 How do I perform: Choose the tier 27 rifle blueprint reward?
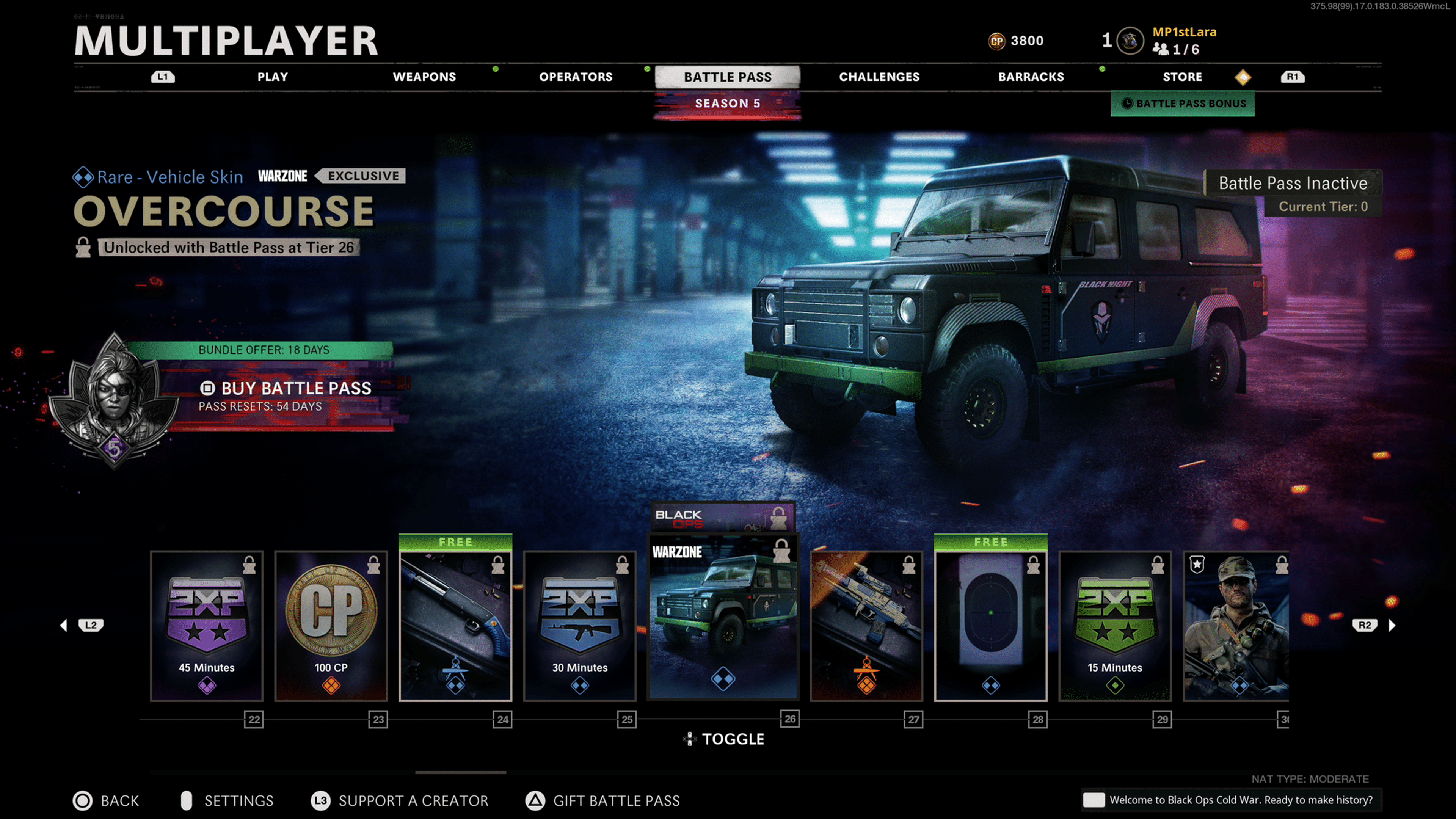coord(866,626)
